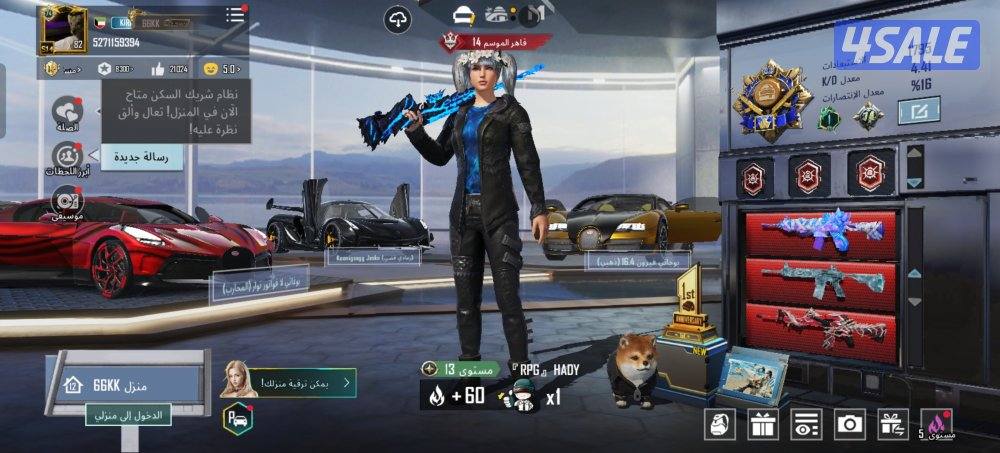Click the cloud download icon
Screen dimensions: 1000x453
coord(398,20)
